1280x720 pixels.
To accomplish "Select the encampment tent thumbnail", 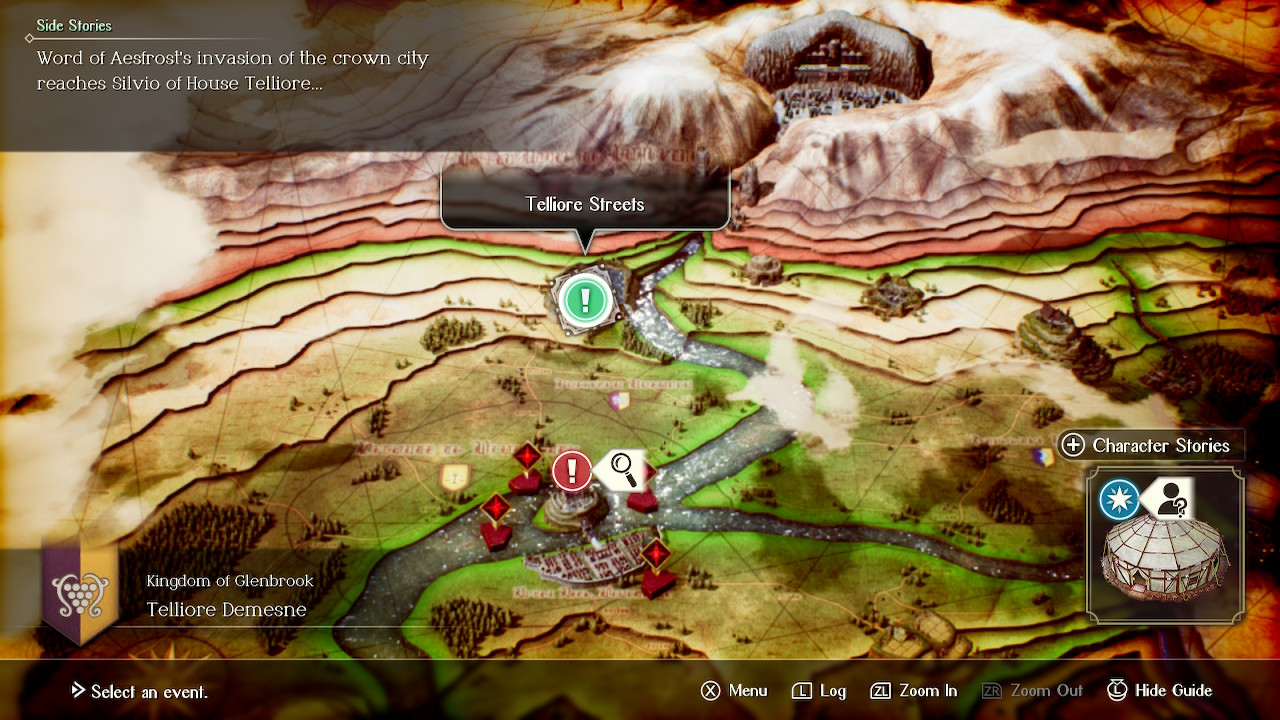I will point(1165,566).
